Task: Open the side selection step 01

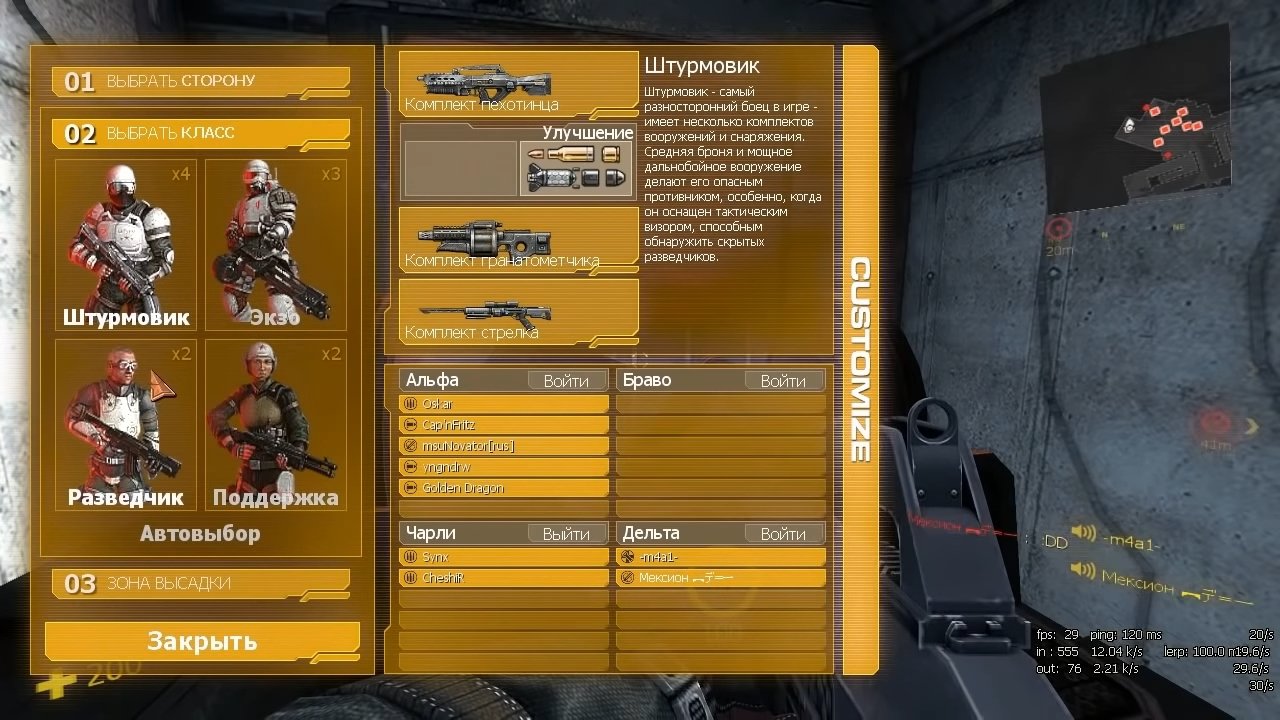Action: coord(200,81)
